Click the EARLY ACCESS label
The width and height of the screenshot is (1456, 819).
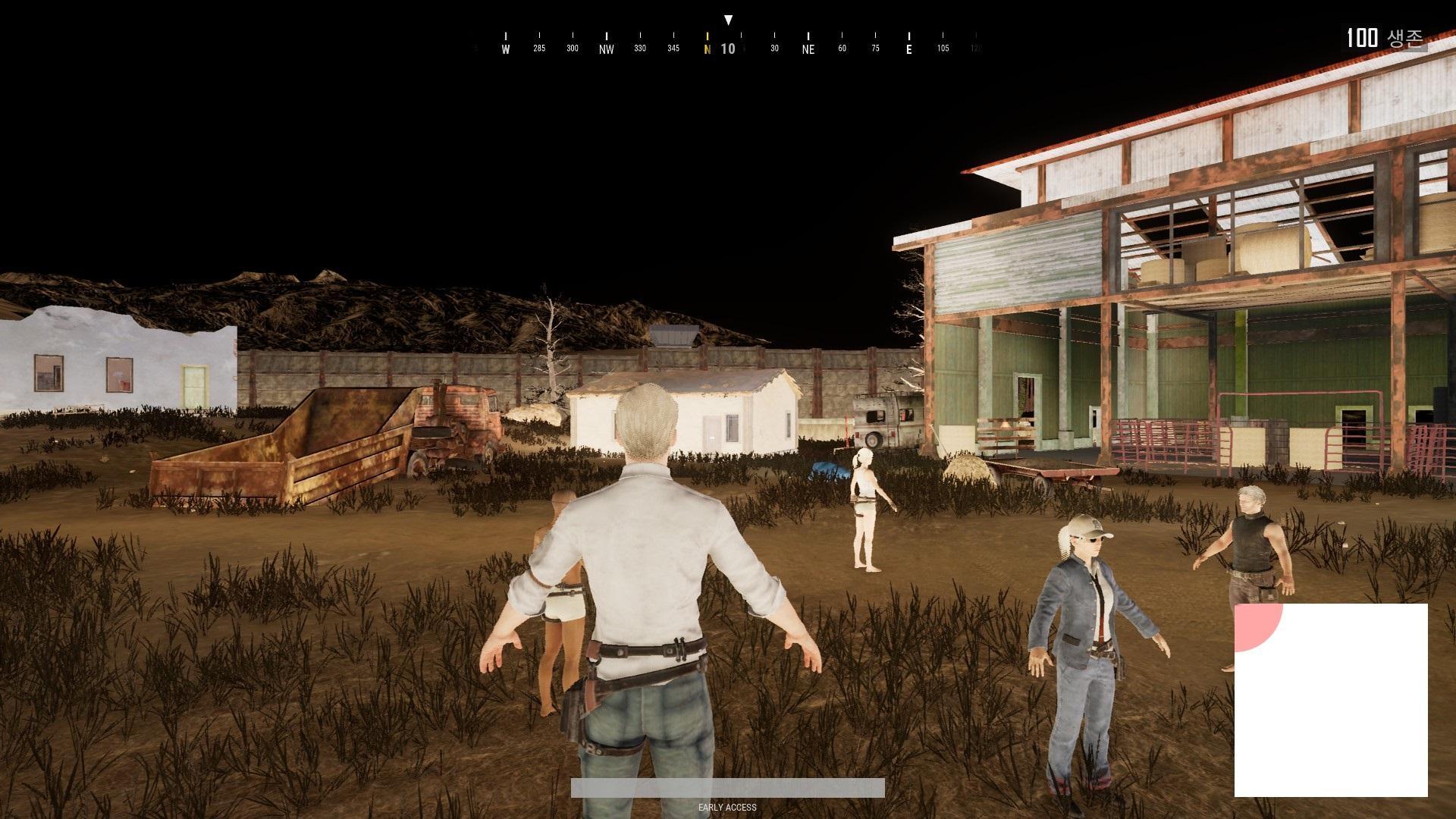(727, 808)
